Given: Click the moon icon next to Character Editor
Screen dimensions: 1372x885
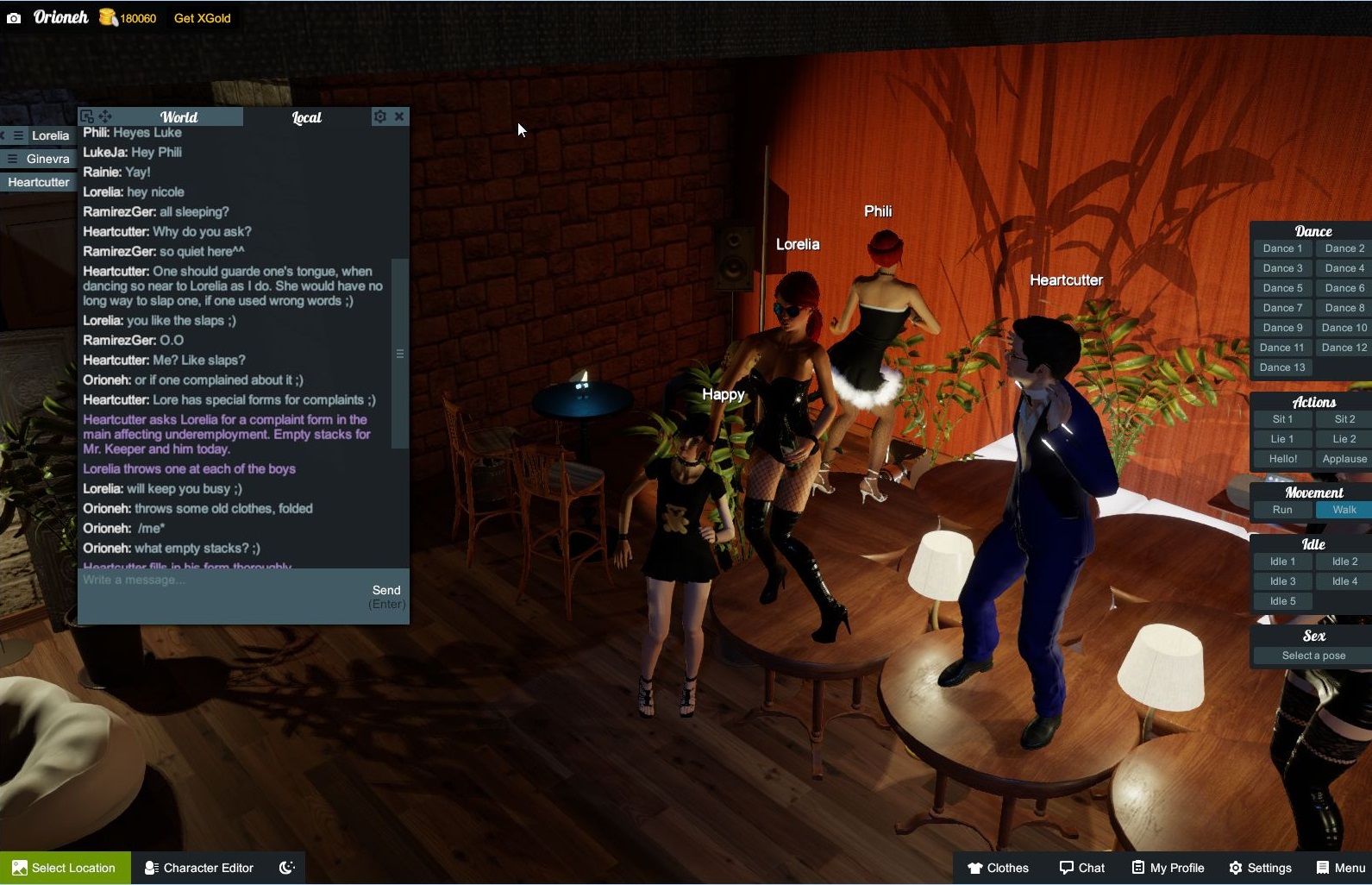Looking at the screenshot, I should [287, 868].
